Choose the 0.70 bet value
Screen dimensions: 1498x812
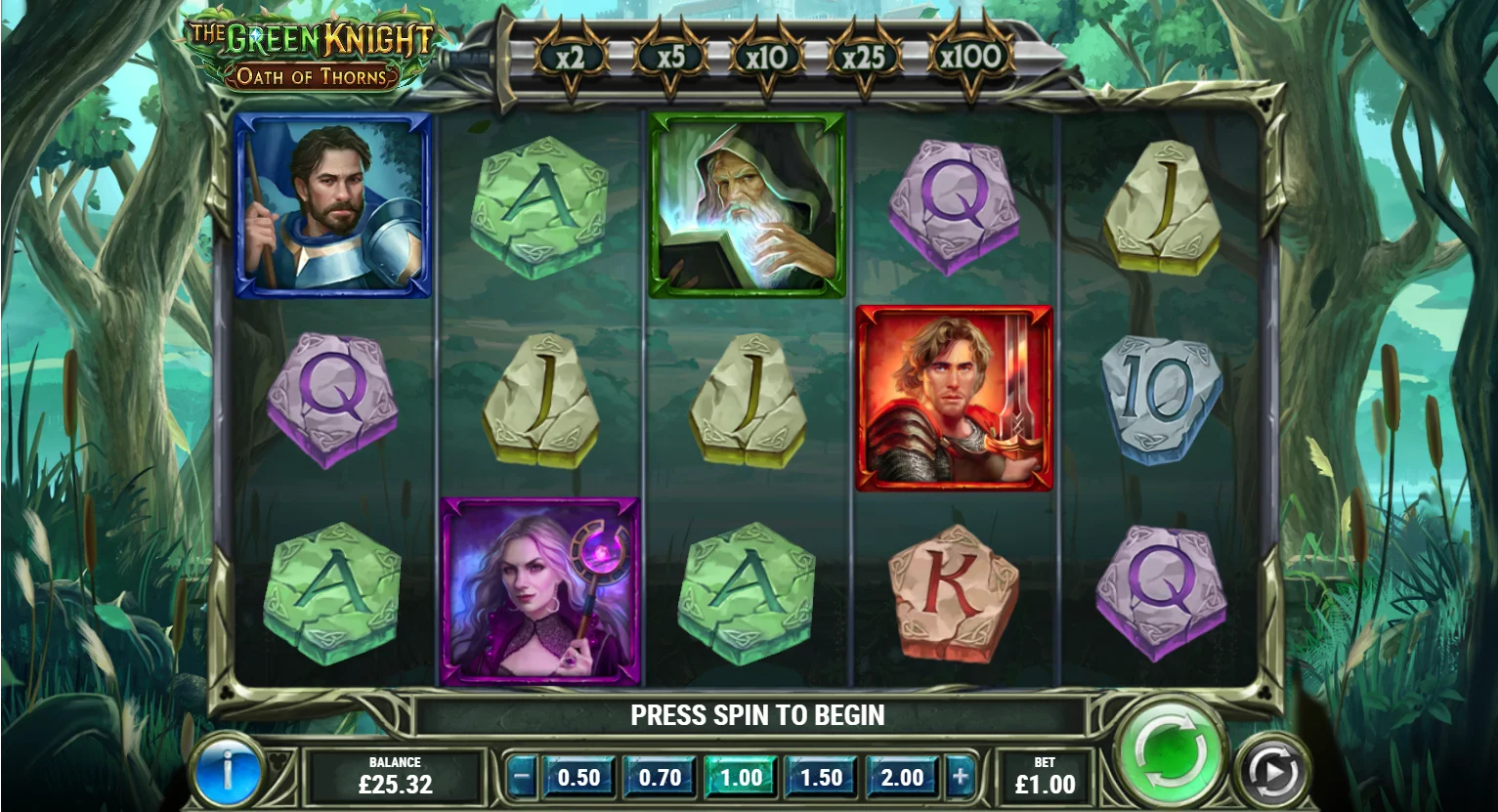pos(660,778)
